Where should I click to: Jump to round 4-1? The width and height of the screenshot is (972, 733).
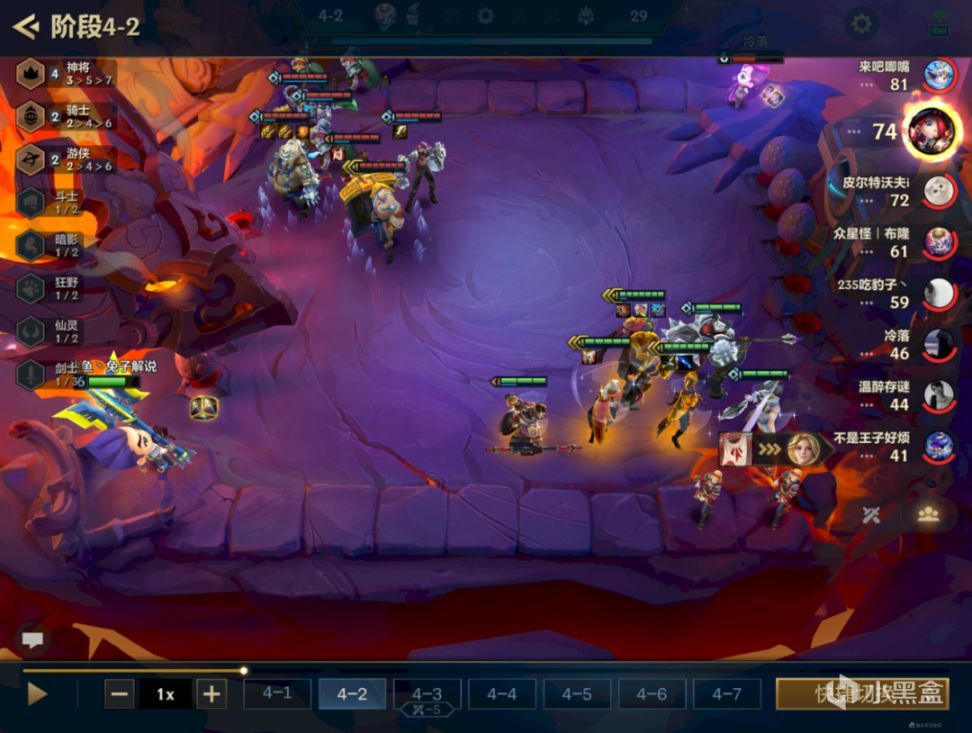[277, 693]
